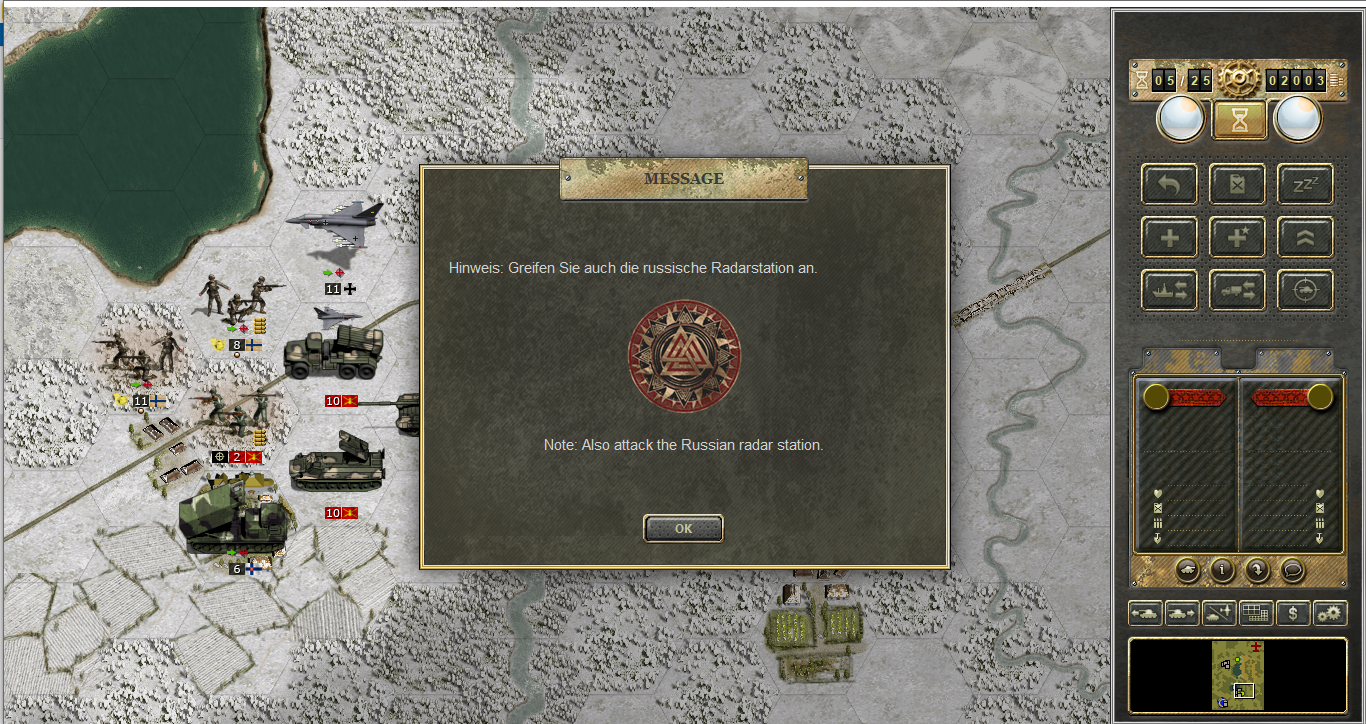This screenshot has width=1366, height=724.
Task: Open the round tank unit details button
Action: point(1187,570)
